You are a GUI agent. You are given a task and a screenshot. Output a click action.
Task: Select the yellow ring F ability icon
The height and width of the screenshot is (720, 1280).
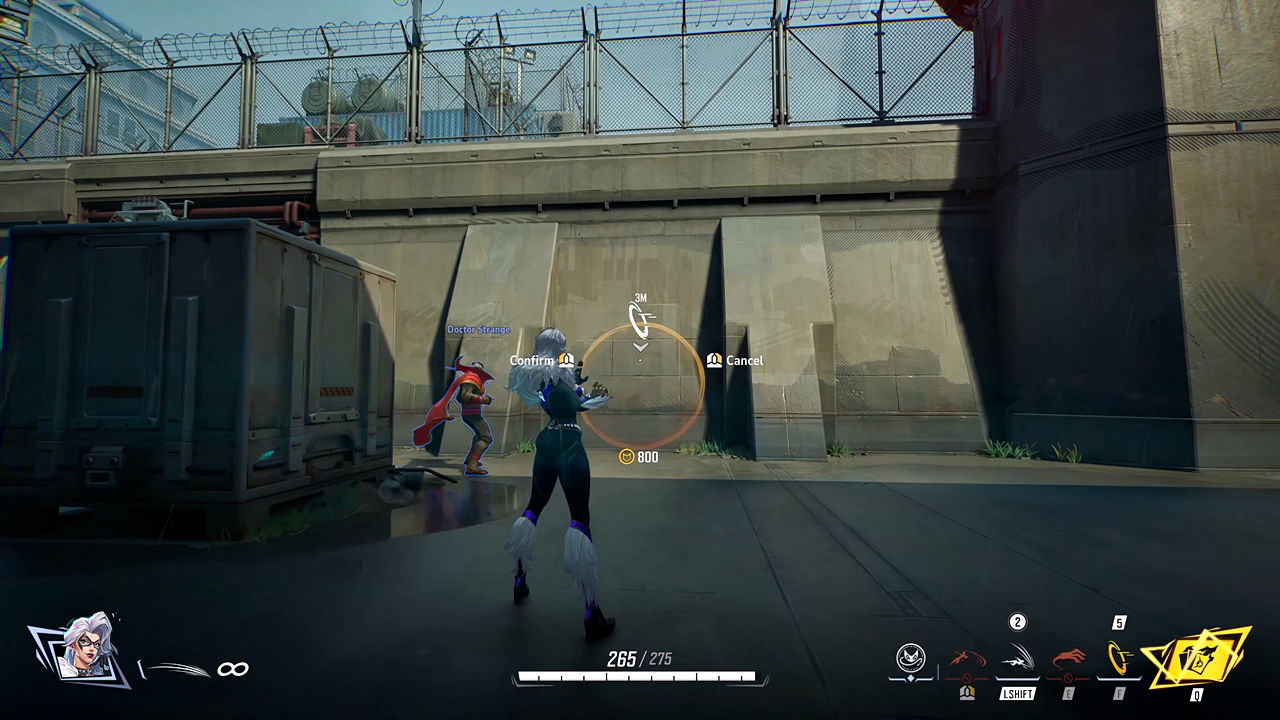1118,655
